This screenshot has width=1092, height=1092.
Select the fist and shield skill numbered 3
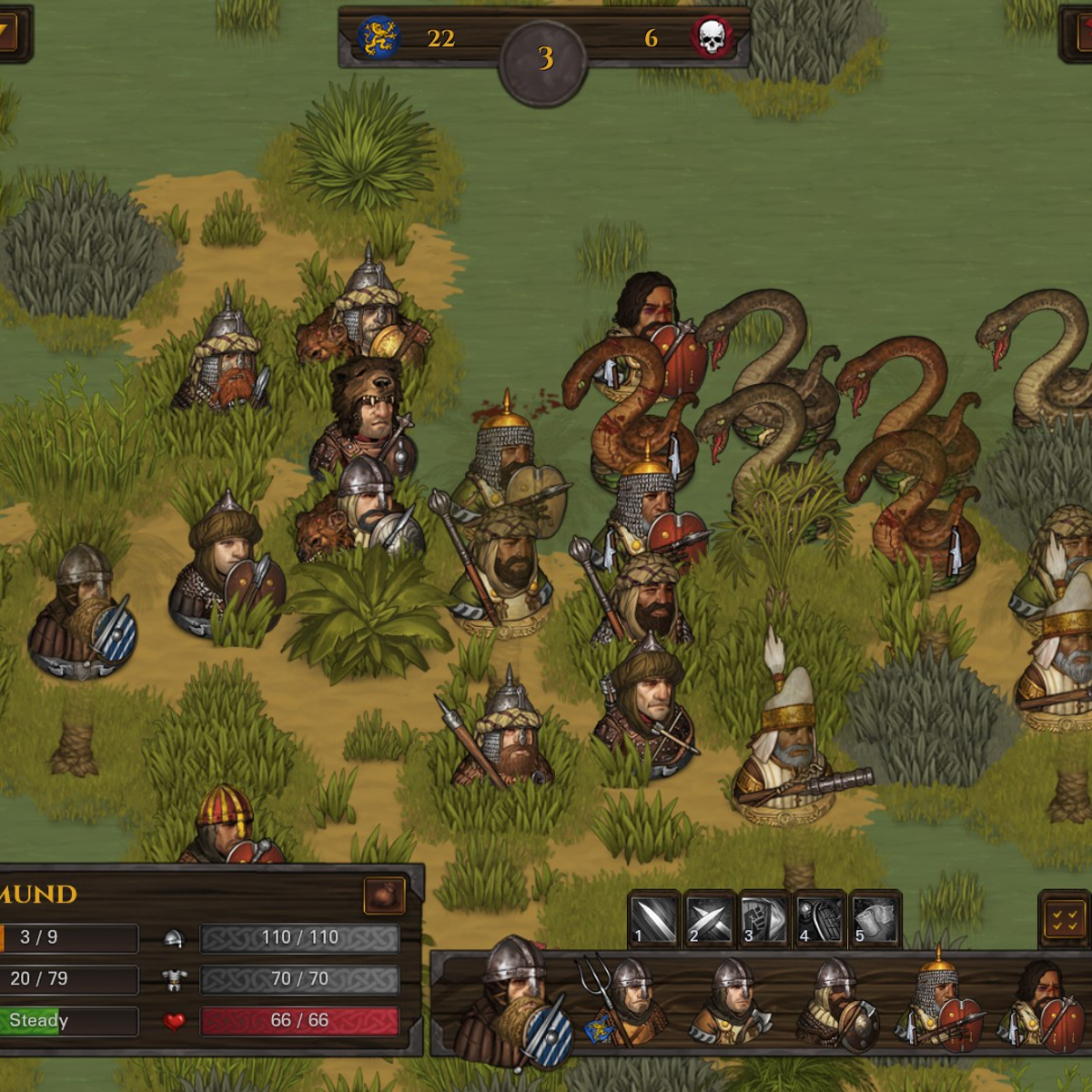(x=764, y=919)
